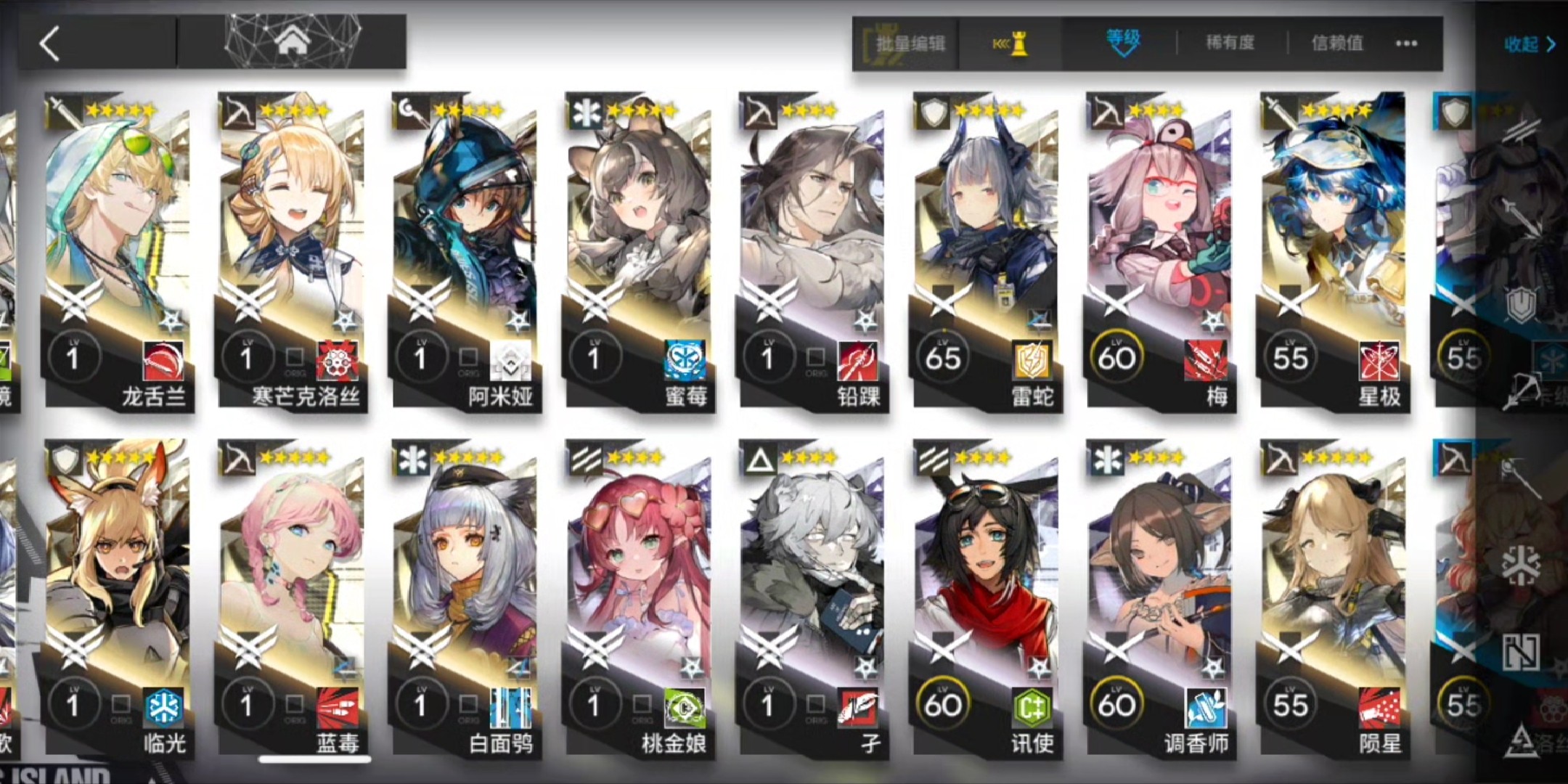1568x784 pixels.
Task: Toggle the chess rook sort icon
Action: (1011, 44)
